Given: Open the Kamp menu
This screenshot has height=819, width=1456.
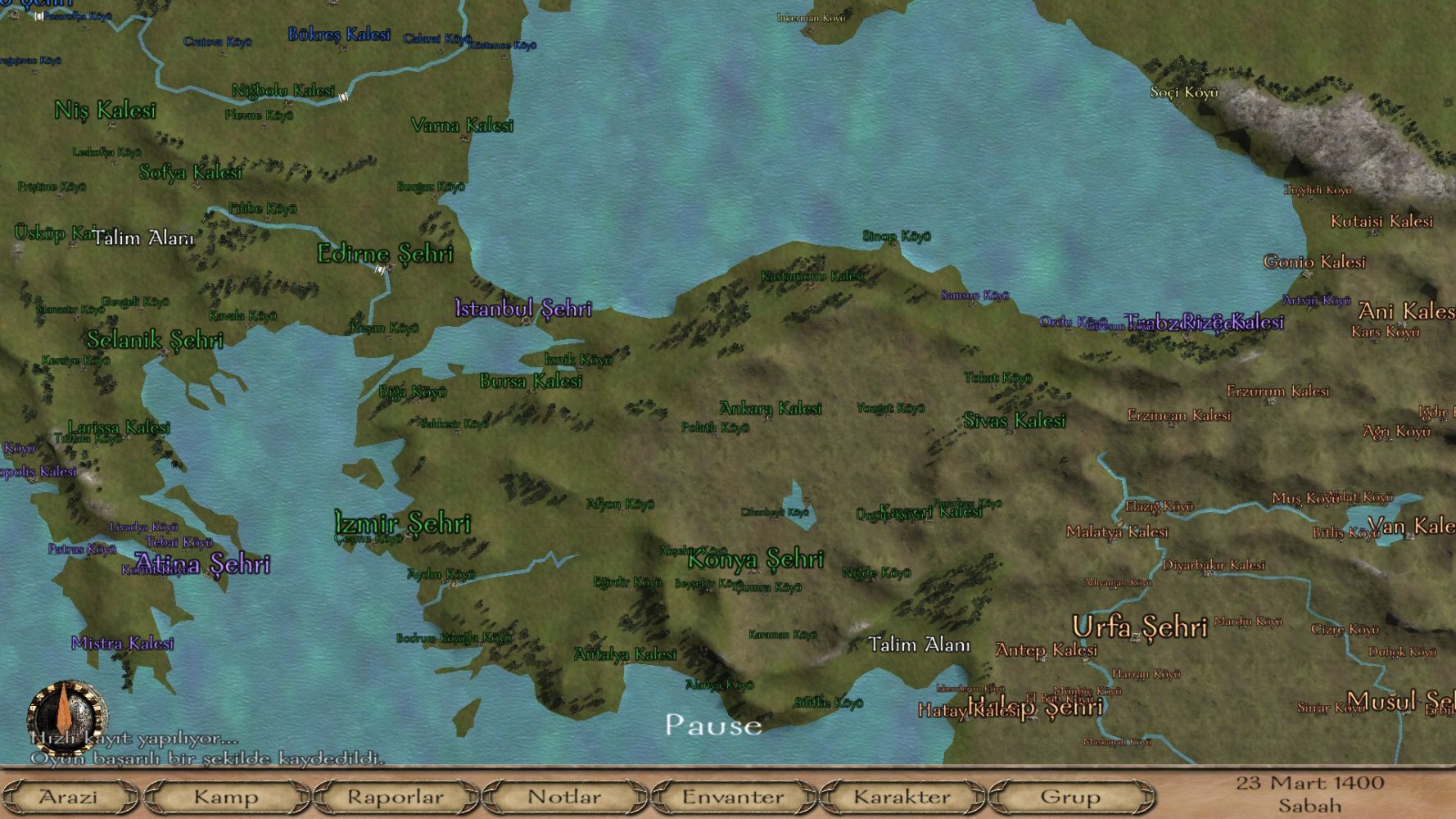Looking at the screenshot, I should pyautogui.click(x=226, y=796).
